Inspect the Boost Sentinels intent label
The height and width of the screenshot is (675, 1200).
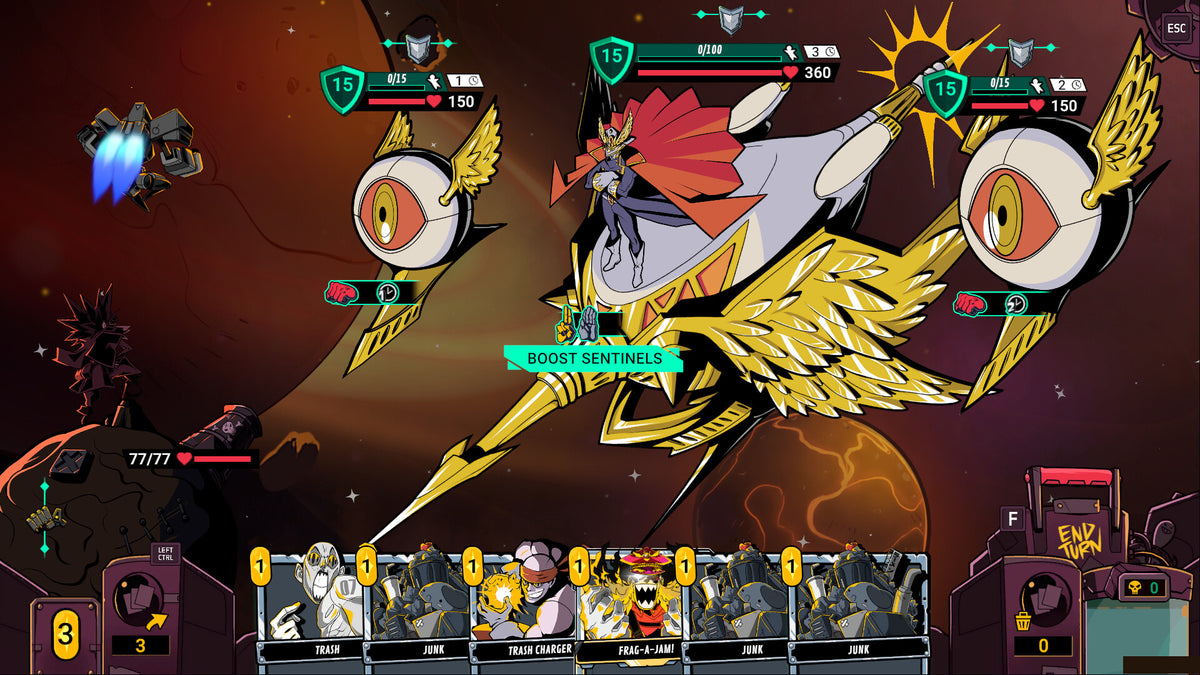coord(594,358)
